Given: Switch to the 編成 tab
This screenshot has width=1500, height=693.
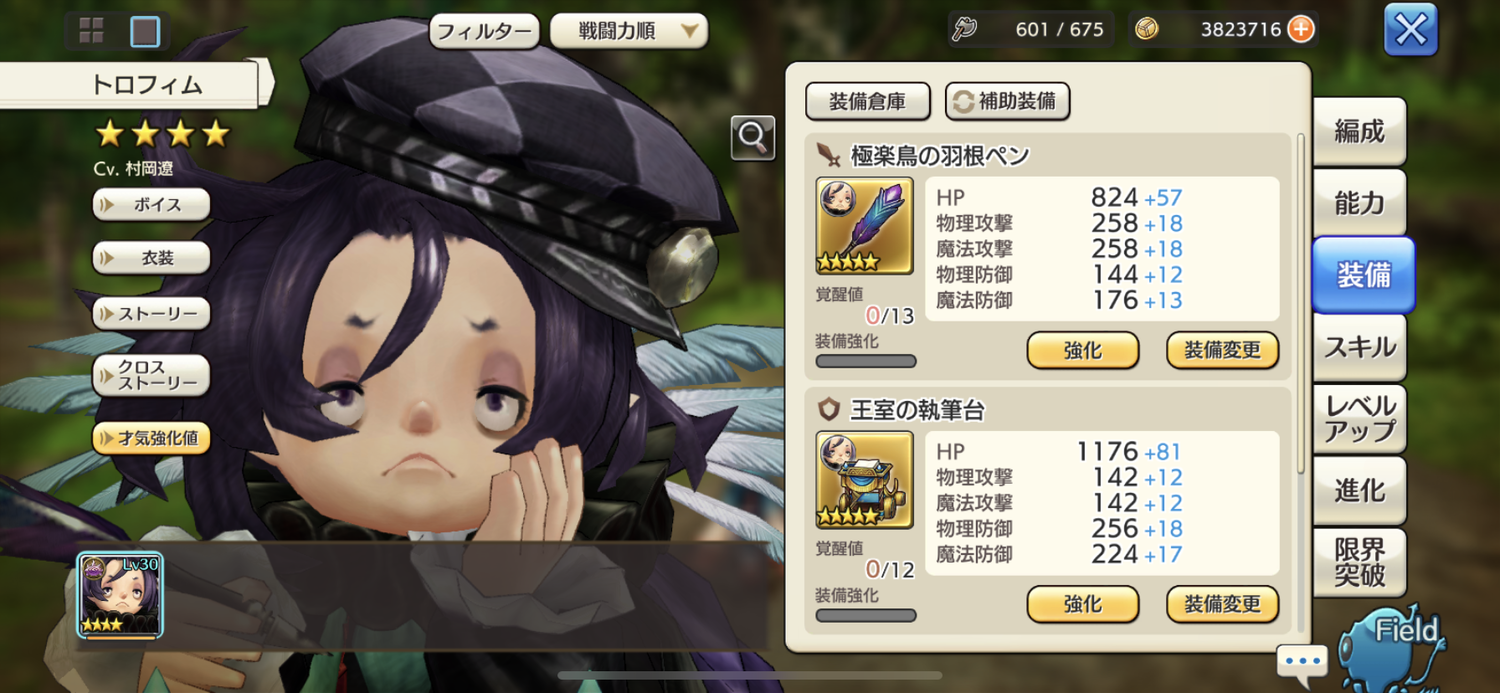Looking at the screenshot, I should (x=1359, y=131).
